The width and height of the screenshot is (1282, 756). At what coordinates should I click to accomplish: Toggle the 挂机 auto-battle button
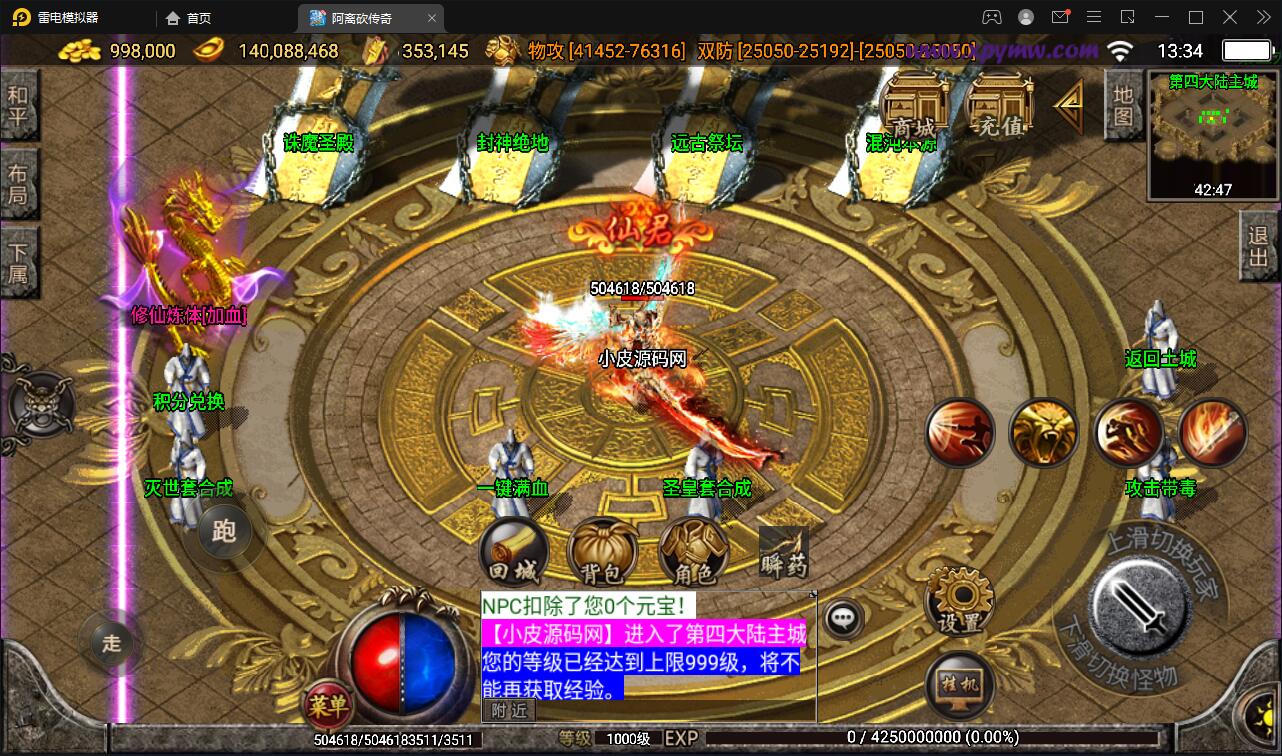(x=960, y=685)
